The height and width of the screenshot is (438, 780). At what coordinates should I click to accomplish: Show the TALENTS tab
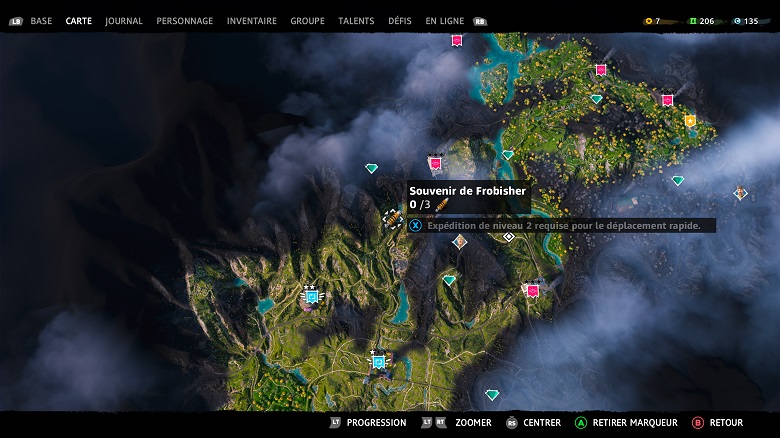pyautogui.click(x=356, y=21)
